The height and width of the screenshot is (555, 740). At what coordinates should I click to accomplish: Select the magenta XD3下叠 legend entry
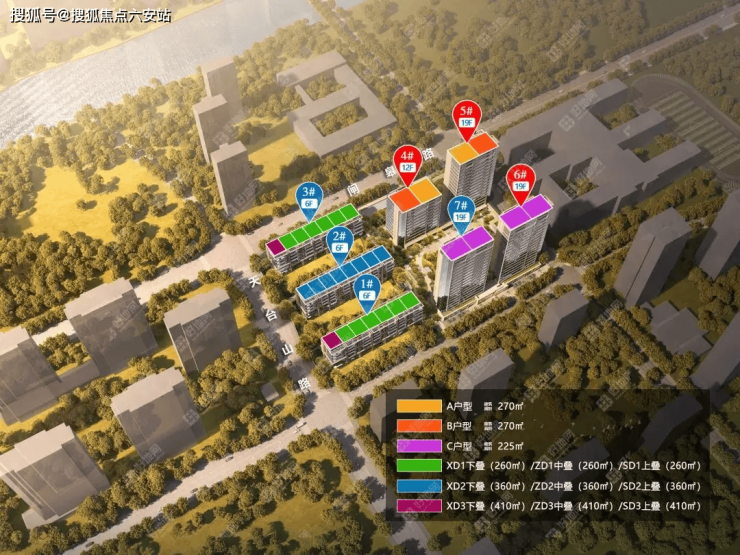(419, 505)
